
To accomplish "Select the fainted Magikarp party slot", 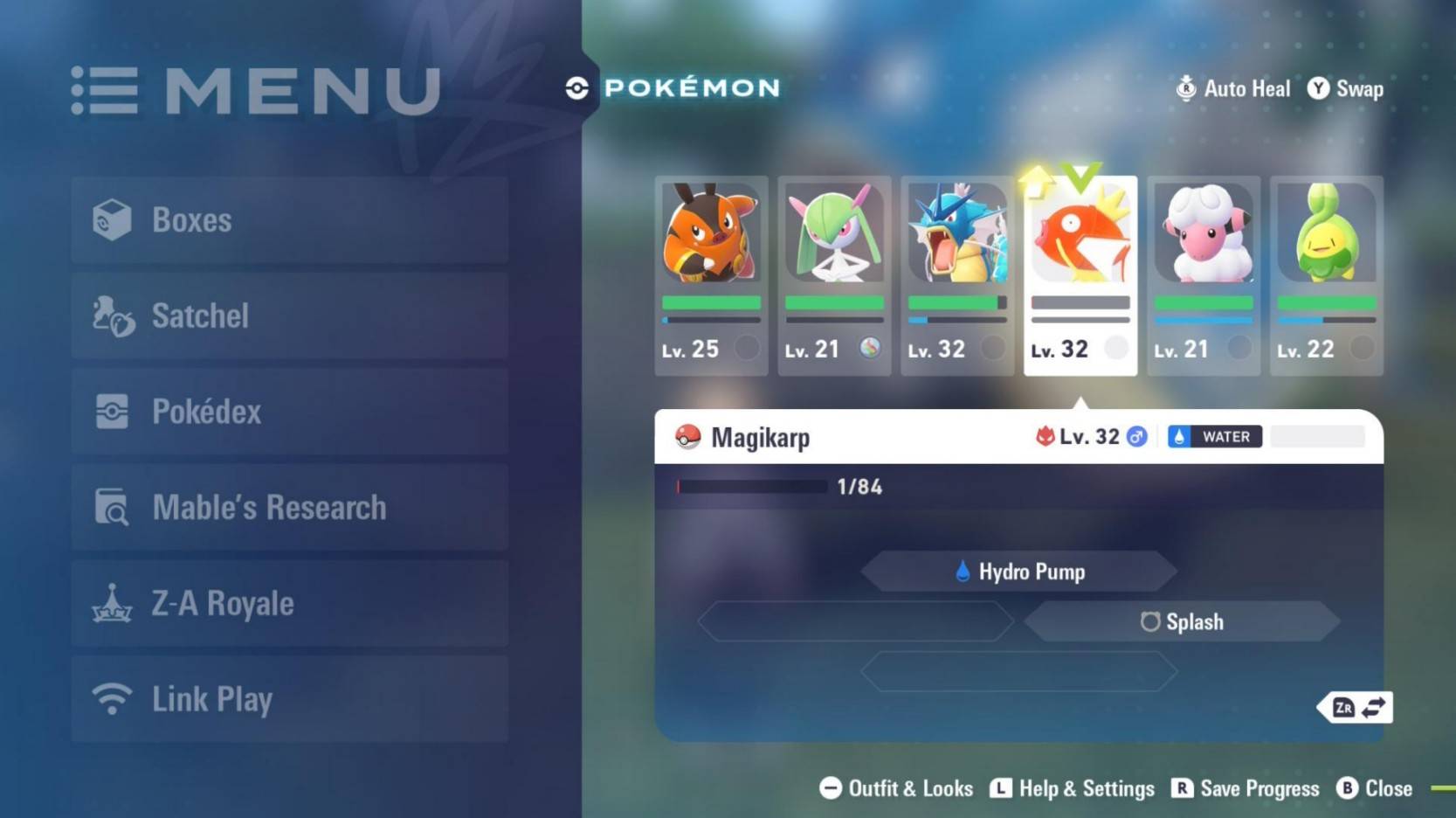I will tap(1080, 274).
